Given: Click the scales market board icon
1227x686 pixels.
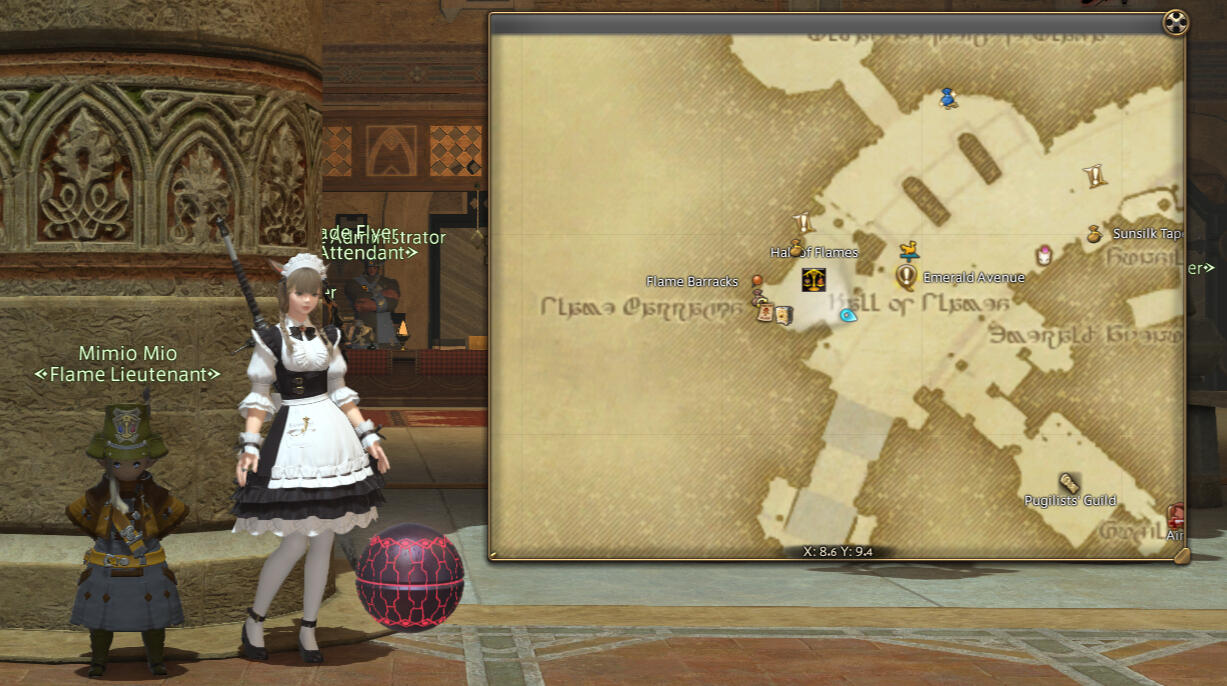Looking at the screenshot, I should click(813, 279).
